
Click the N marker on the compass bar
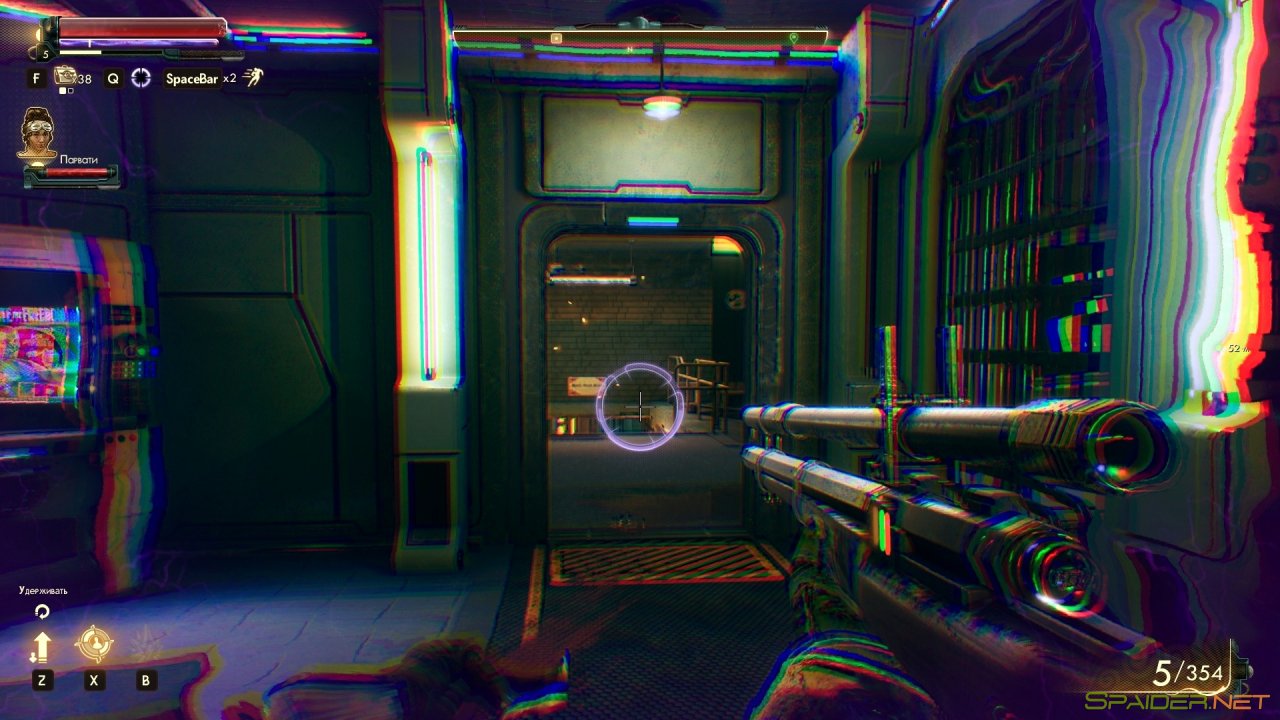628,48
